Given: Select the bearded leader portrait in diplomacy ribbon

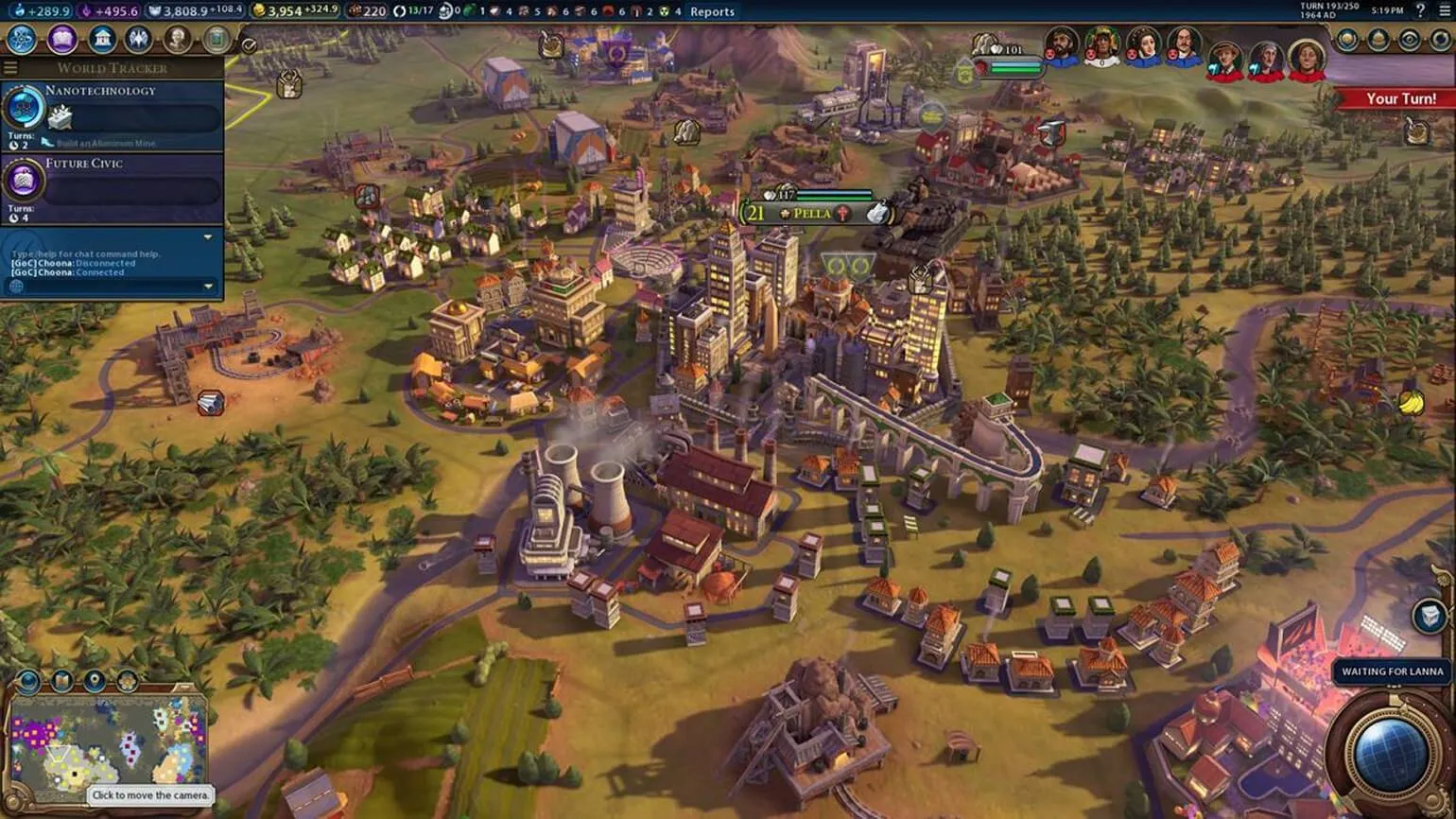Looking at the screenshot, I should click(x=1062, y=45).
